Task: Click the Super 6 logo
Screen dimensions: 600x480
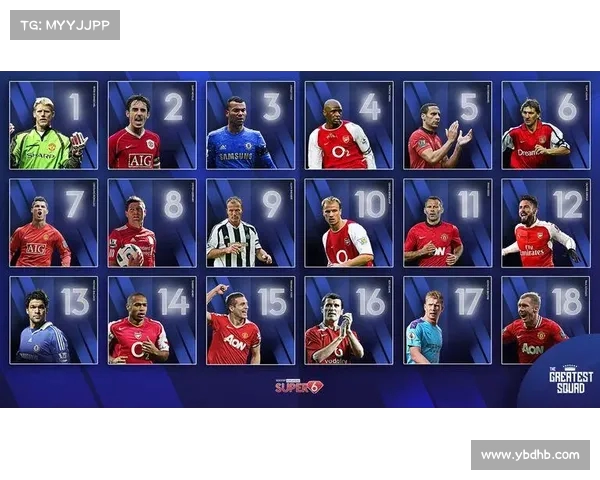Action: click(x=299, y=385)
